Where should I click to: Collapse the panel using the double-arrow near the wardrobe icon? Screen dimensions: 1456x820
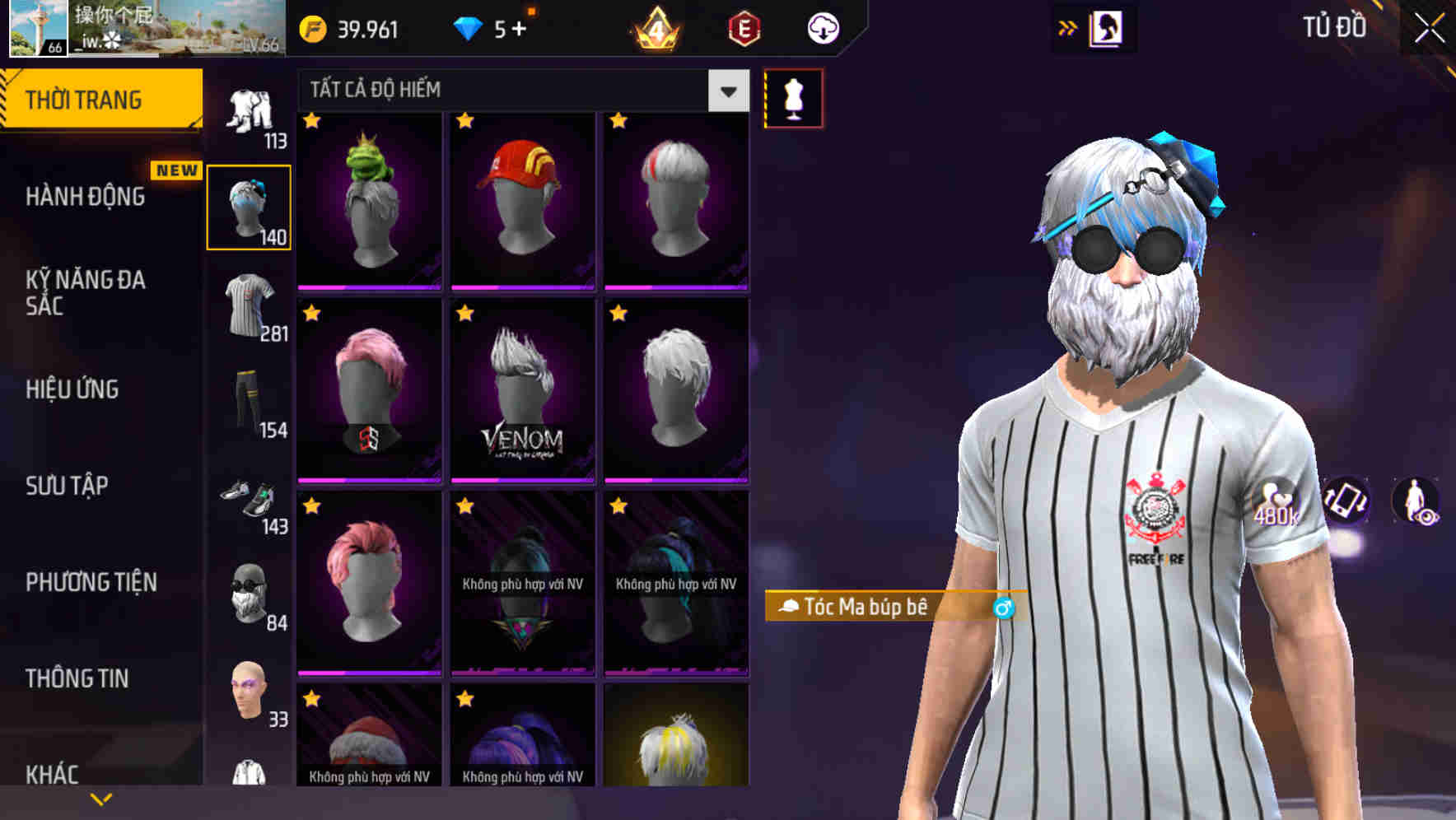1067,27
